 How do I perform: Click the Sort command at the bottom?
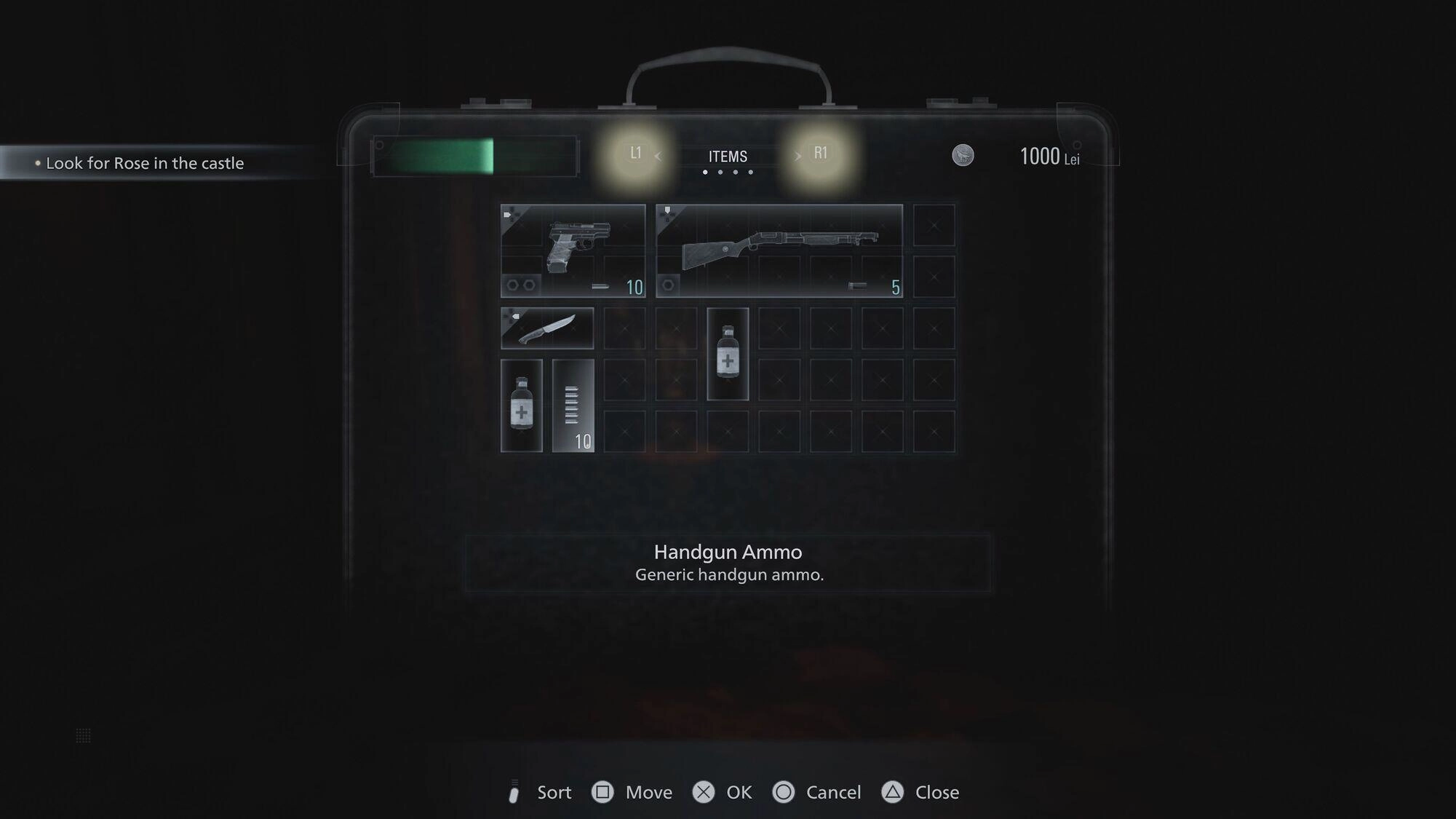point(554,792)
